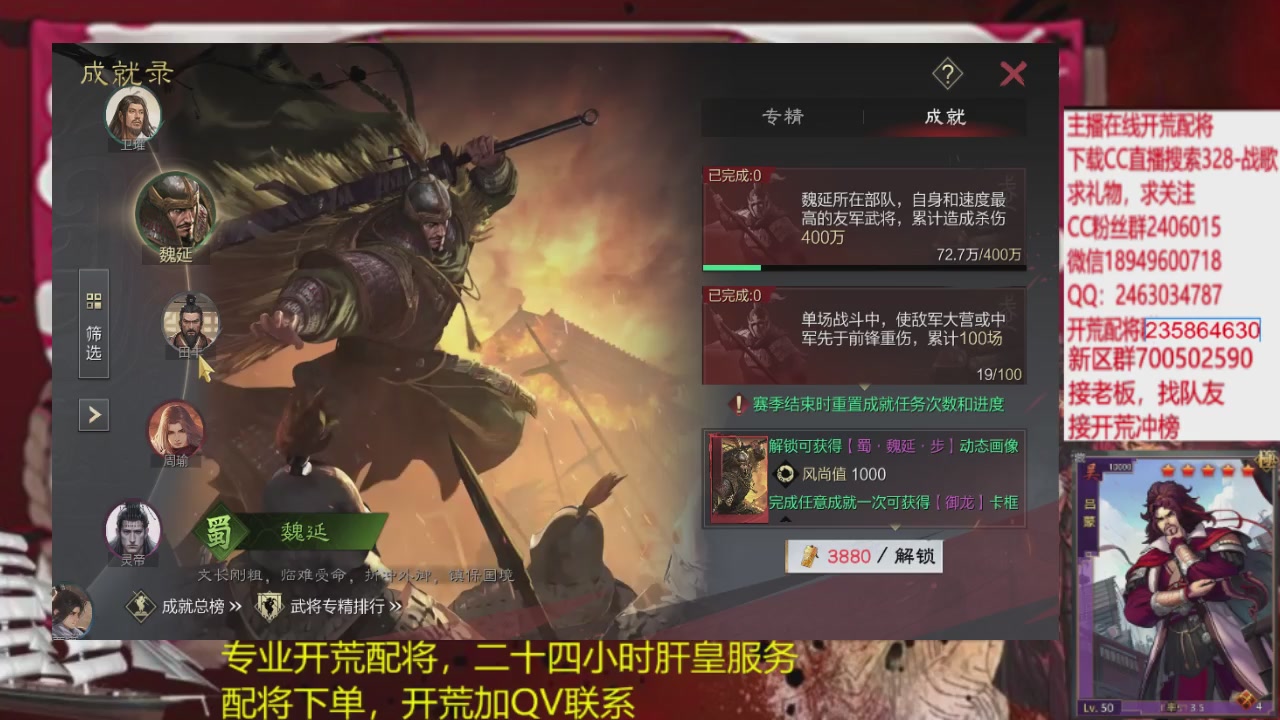Switch to the 成就 tab
The image size is (1280, 720).
(946, 118)
